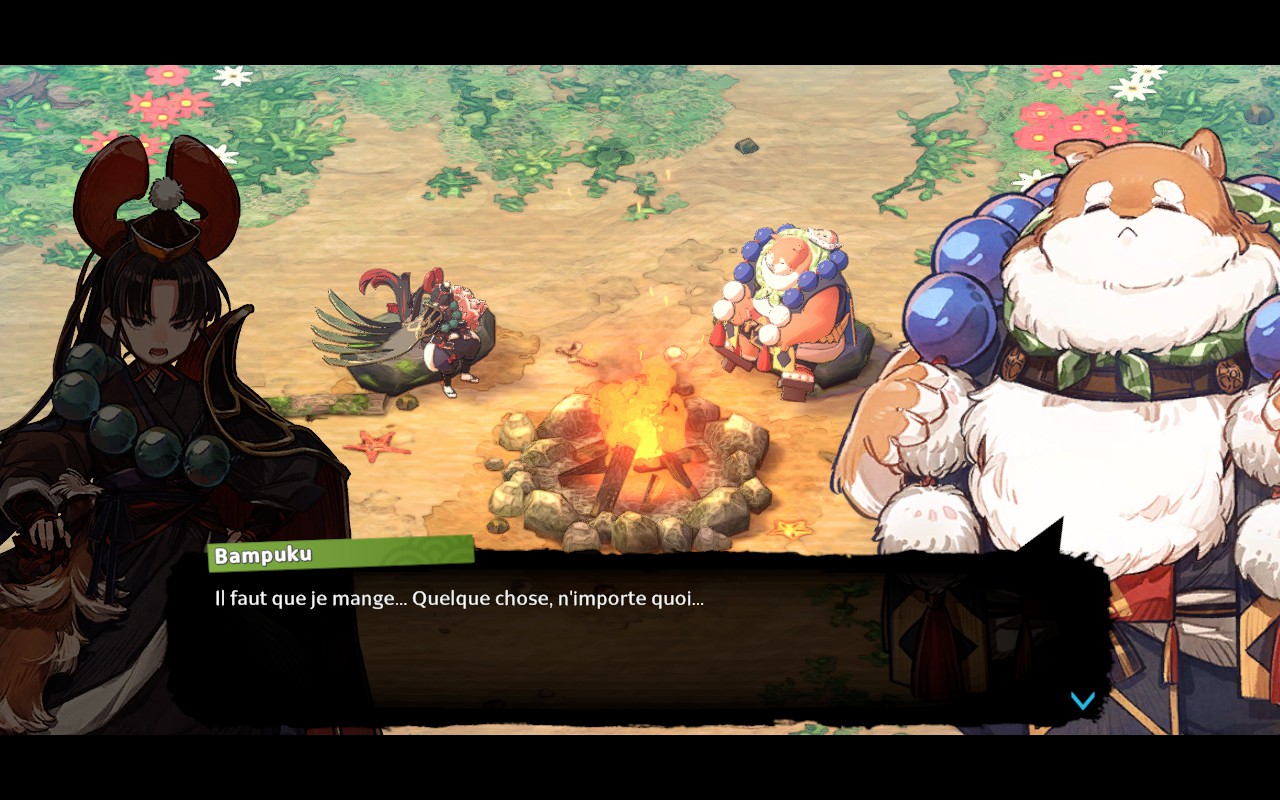Advance dialogue with the blue arrow

[1082, 700]
